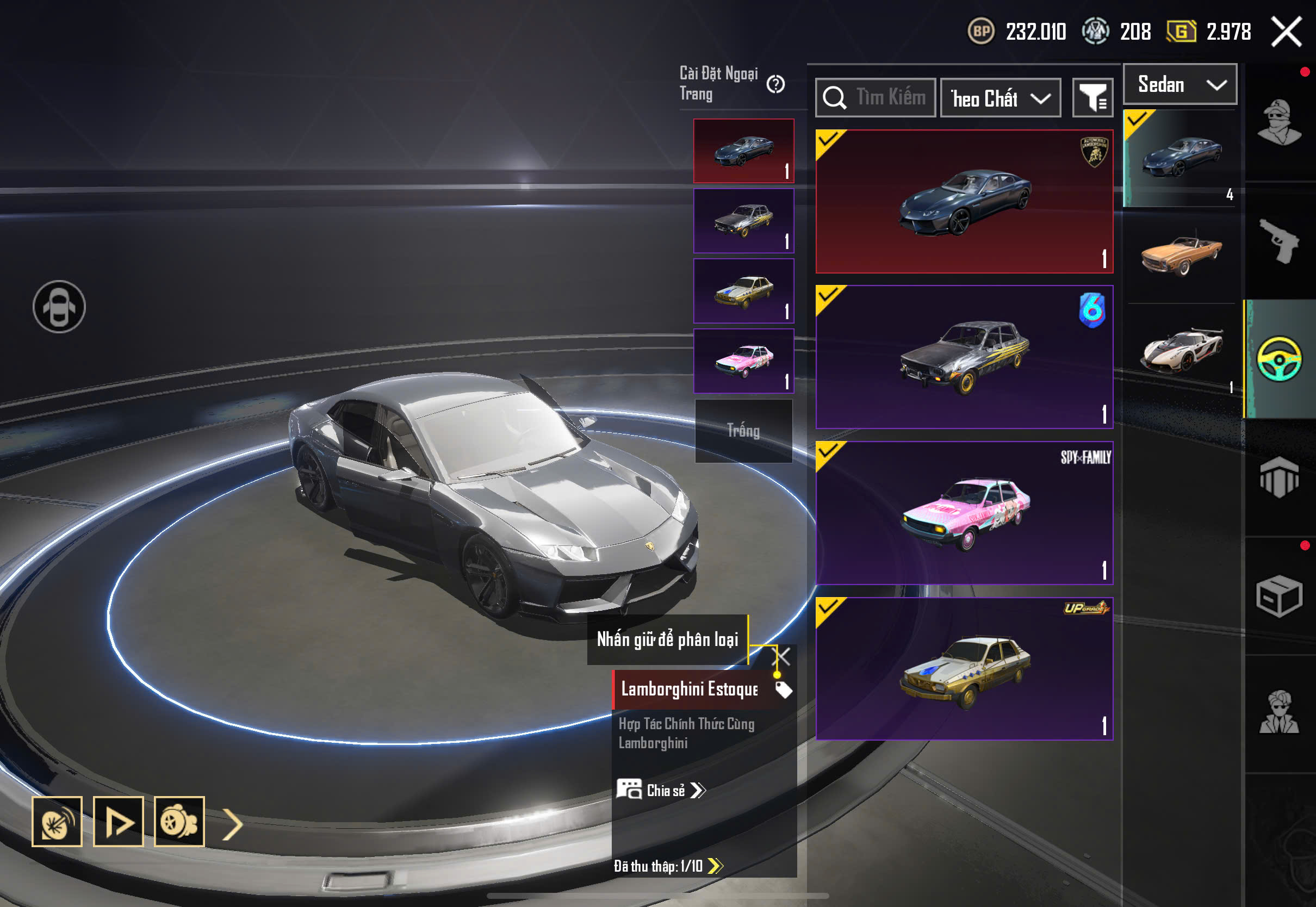
Task: Click the Tìm Kiếm search box
Action: [876, 98]
